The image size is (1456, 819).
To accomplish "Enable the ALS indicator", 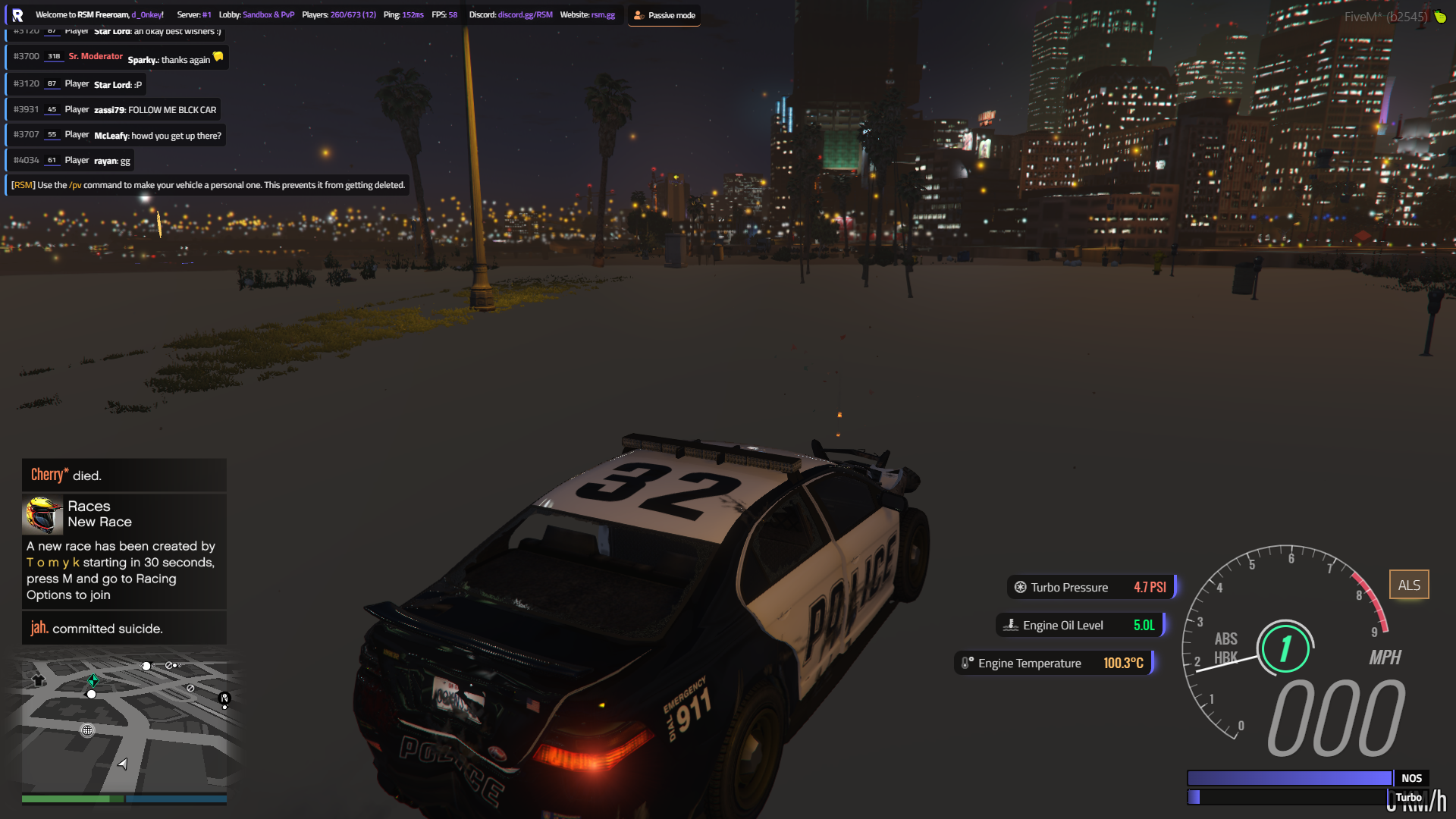I will 1409,584.
